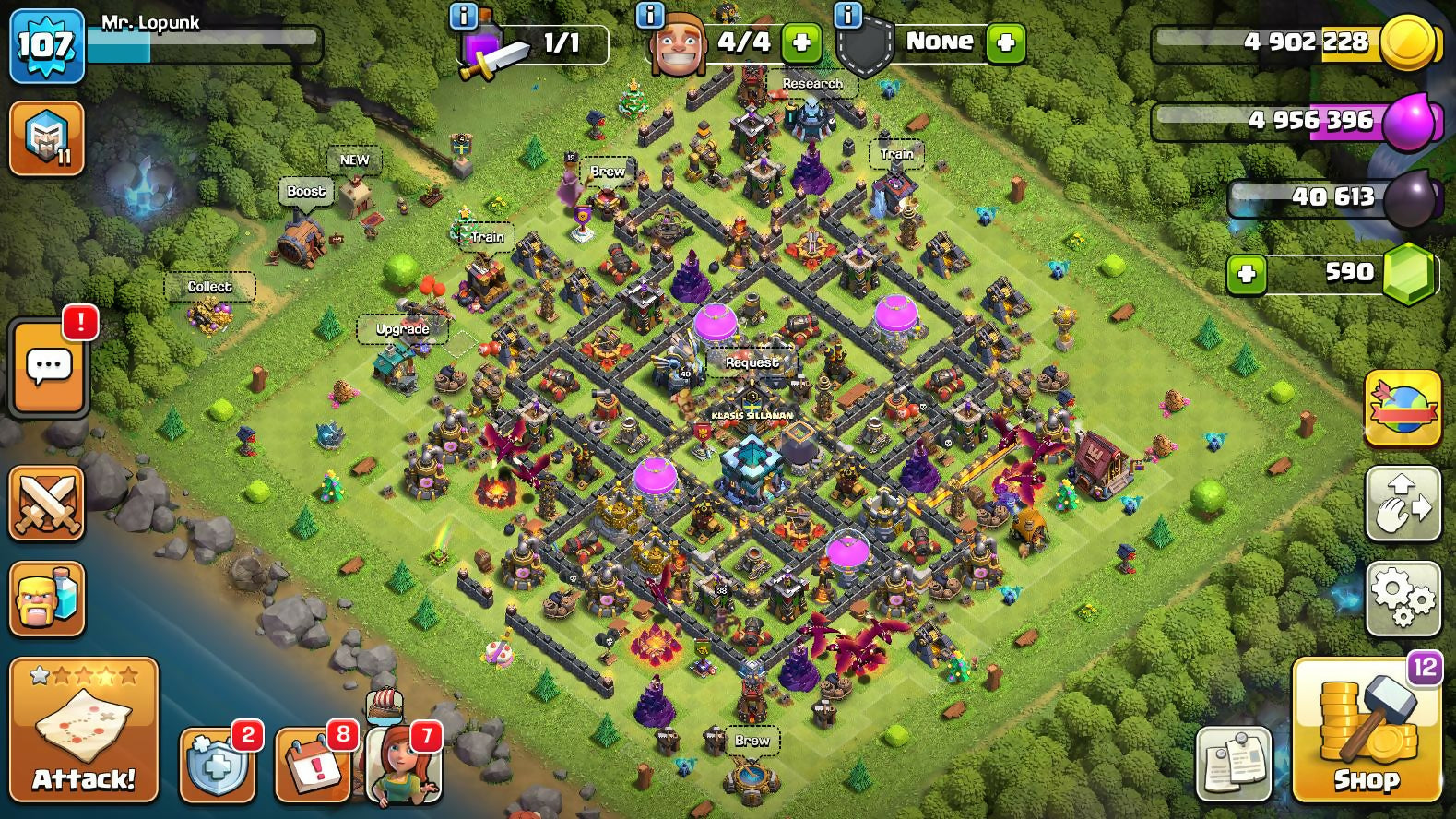The width and height of the screenshot is (1456, 819).
Task: Open the events calendar
Action: tap(313, 766)
